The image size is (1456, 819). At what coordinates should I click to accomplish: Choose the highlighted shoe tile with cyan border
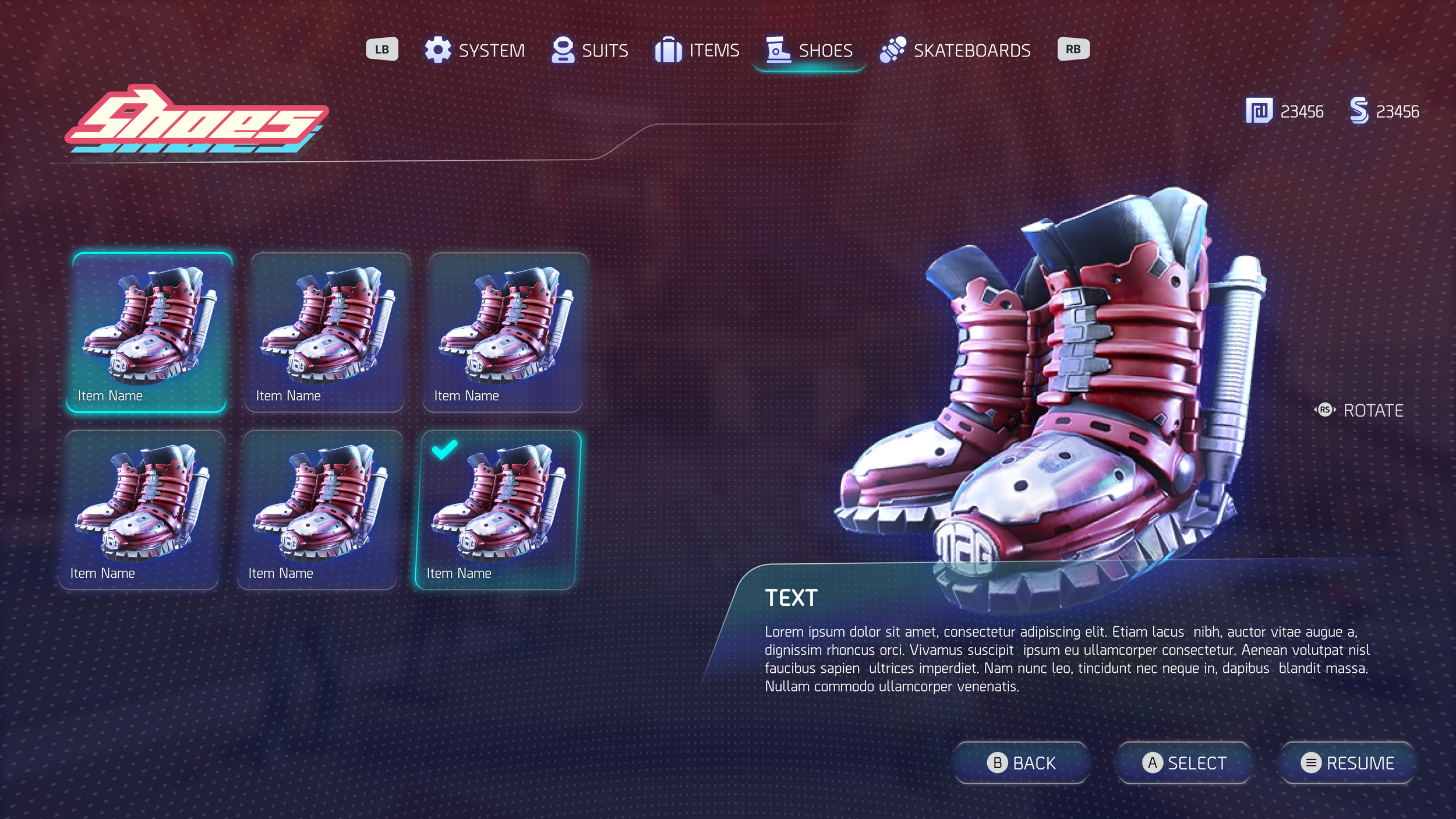[x=149, y=332]
